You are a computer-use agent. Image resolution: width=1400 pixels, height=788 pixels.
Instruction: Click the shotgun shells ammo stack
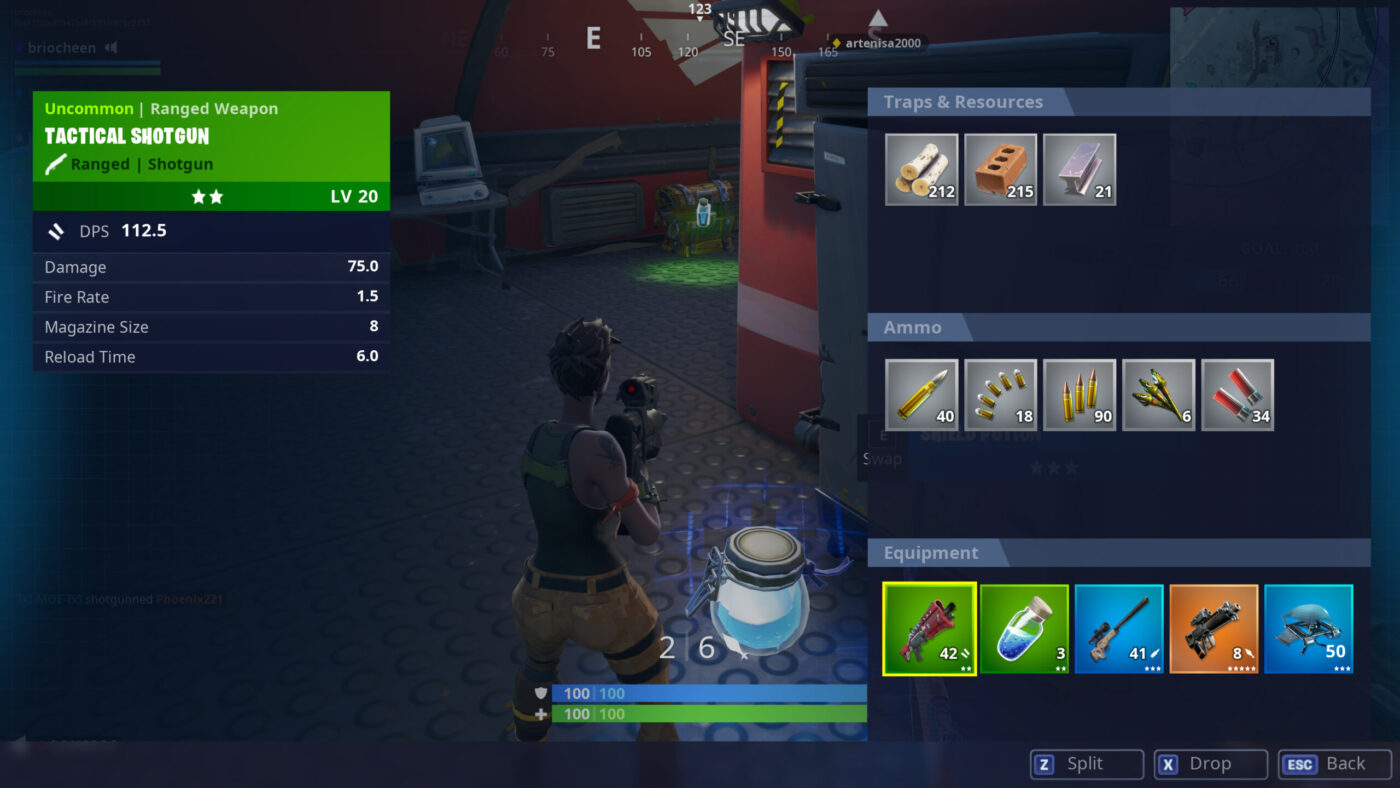[1237, 394]
